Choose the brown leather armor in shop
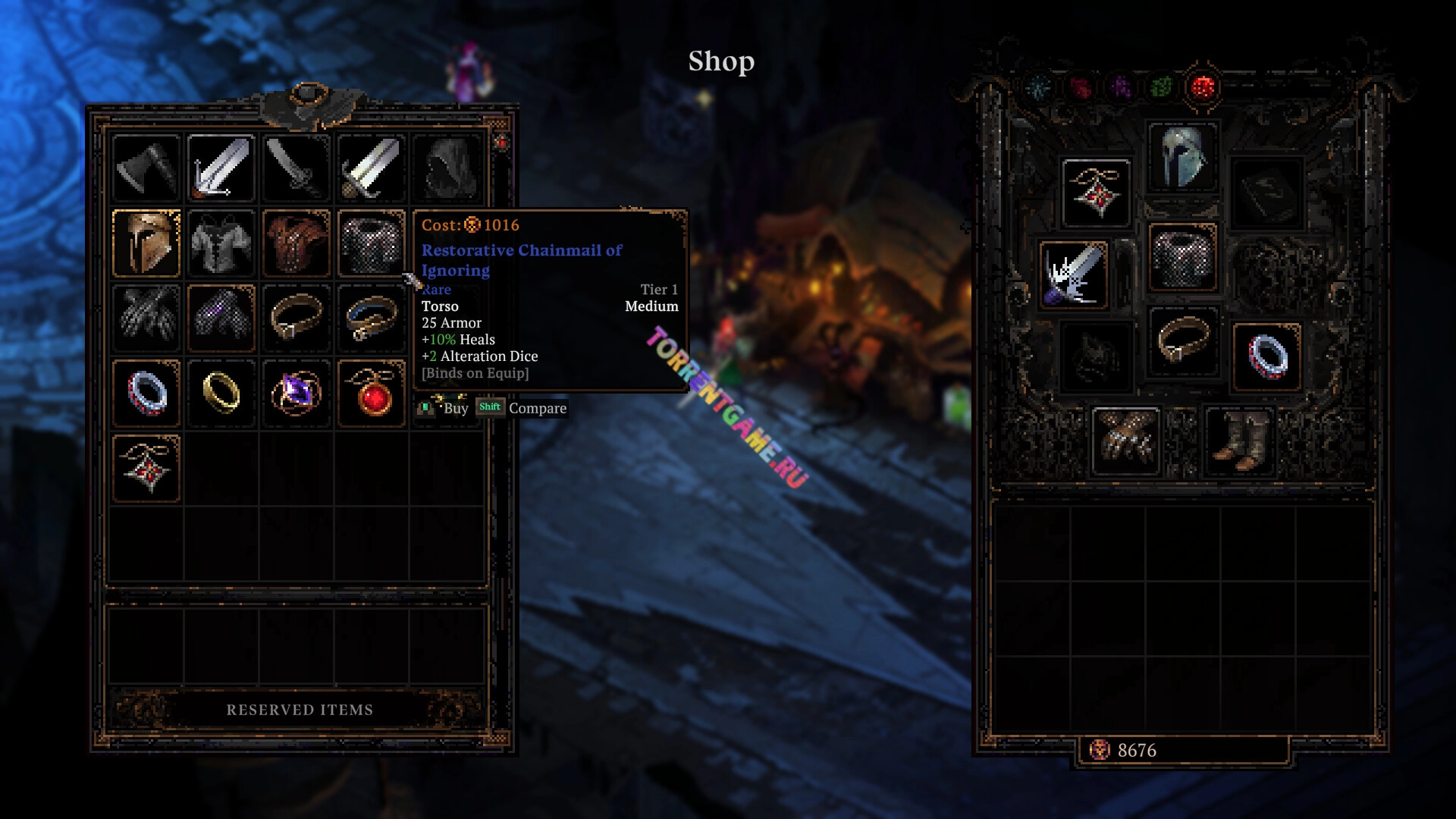Image resolution: width=1456 pixels, height=819 pixels. (297, 243)
